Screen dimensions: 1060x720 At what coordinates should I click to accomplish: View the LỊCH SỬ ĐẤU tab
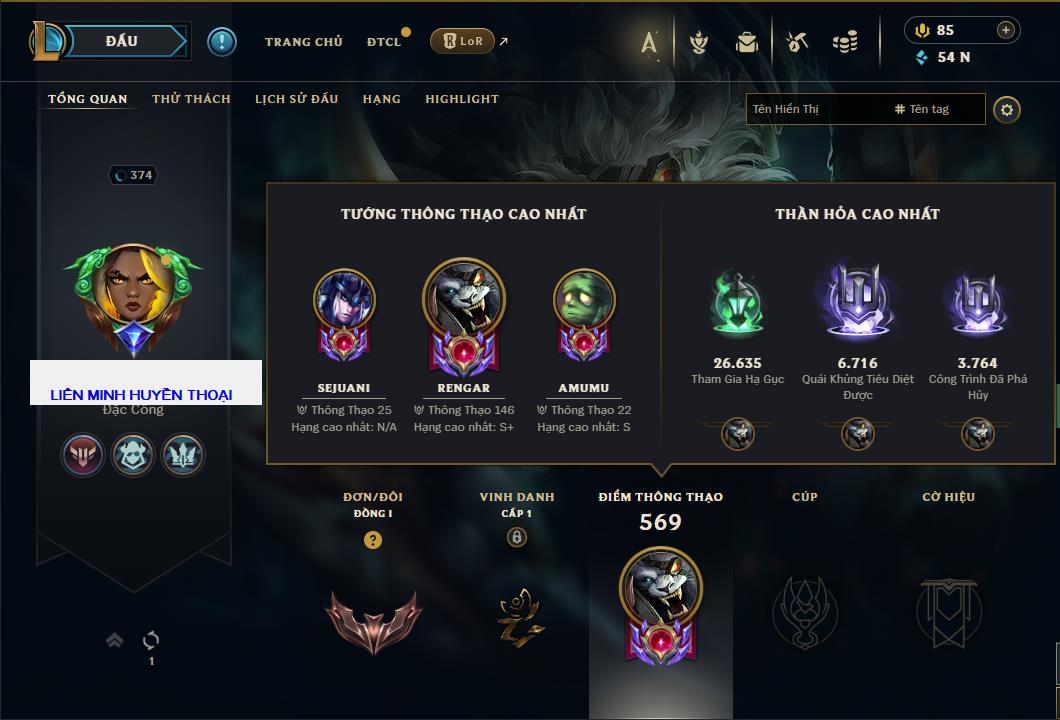click(296, 99)
